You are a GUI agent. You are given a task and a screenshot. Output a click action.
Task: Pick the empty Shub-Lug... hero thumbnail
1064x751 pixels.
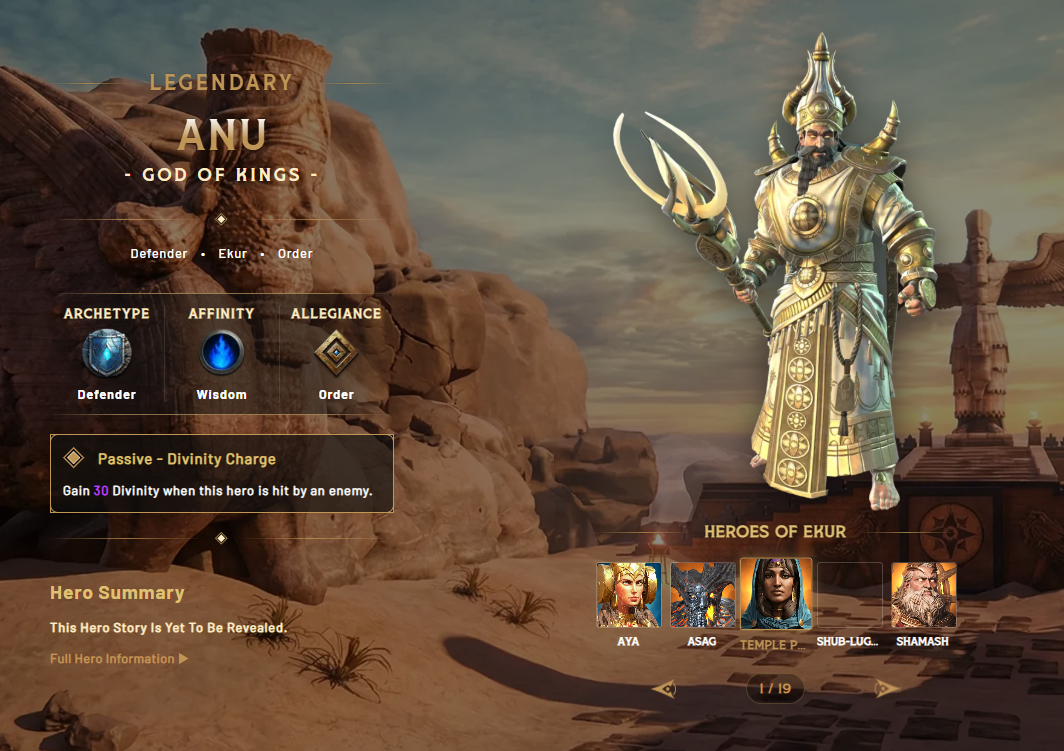click(850, 595)
